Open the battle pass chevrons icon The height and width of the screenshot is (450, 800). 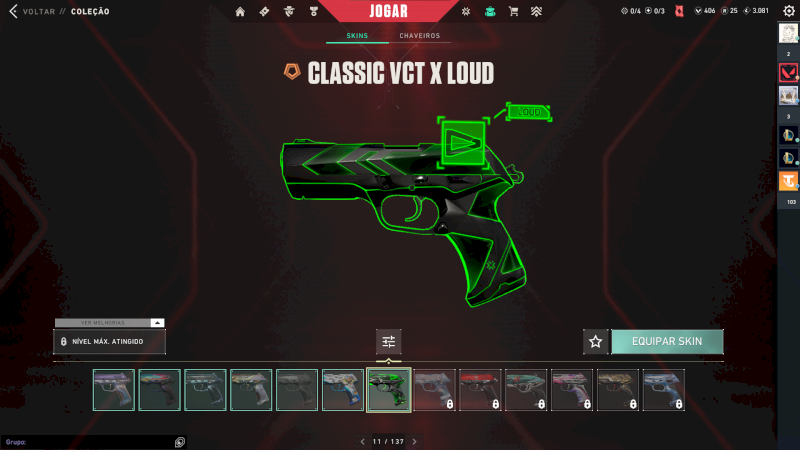(x=536, y=12)
